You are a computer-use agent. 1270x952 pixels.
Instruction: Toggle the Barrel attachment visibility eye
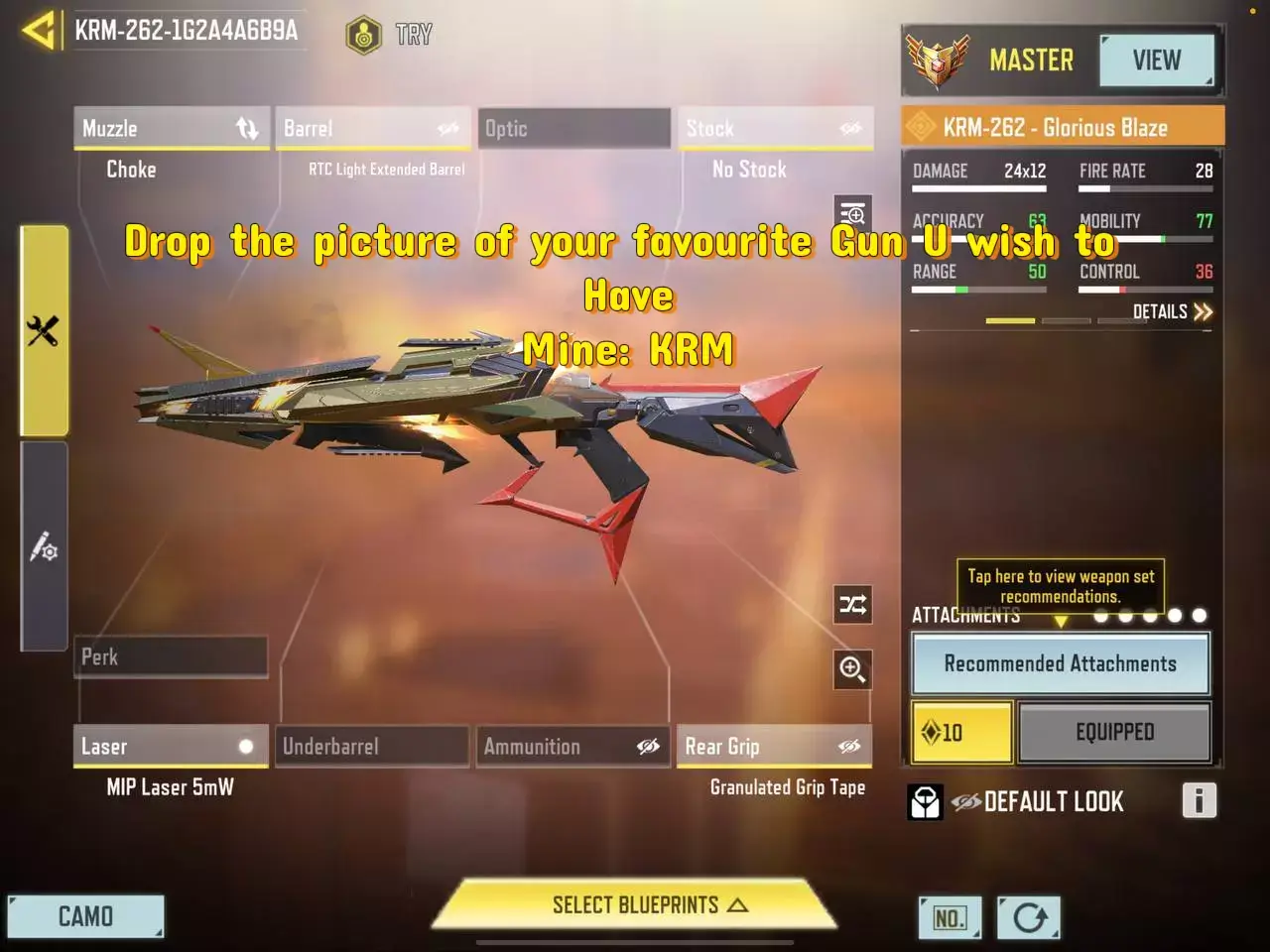pos(448,128)
